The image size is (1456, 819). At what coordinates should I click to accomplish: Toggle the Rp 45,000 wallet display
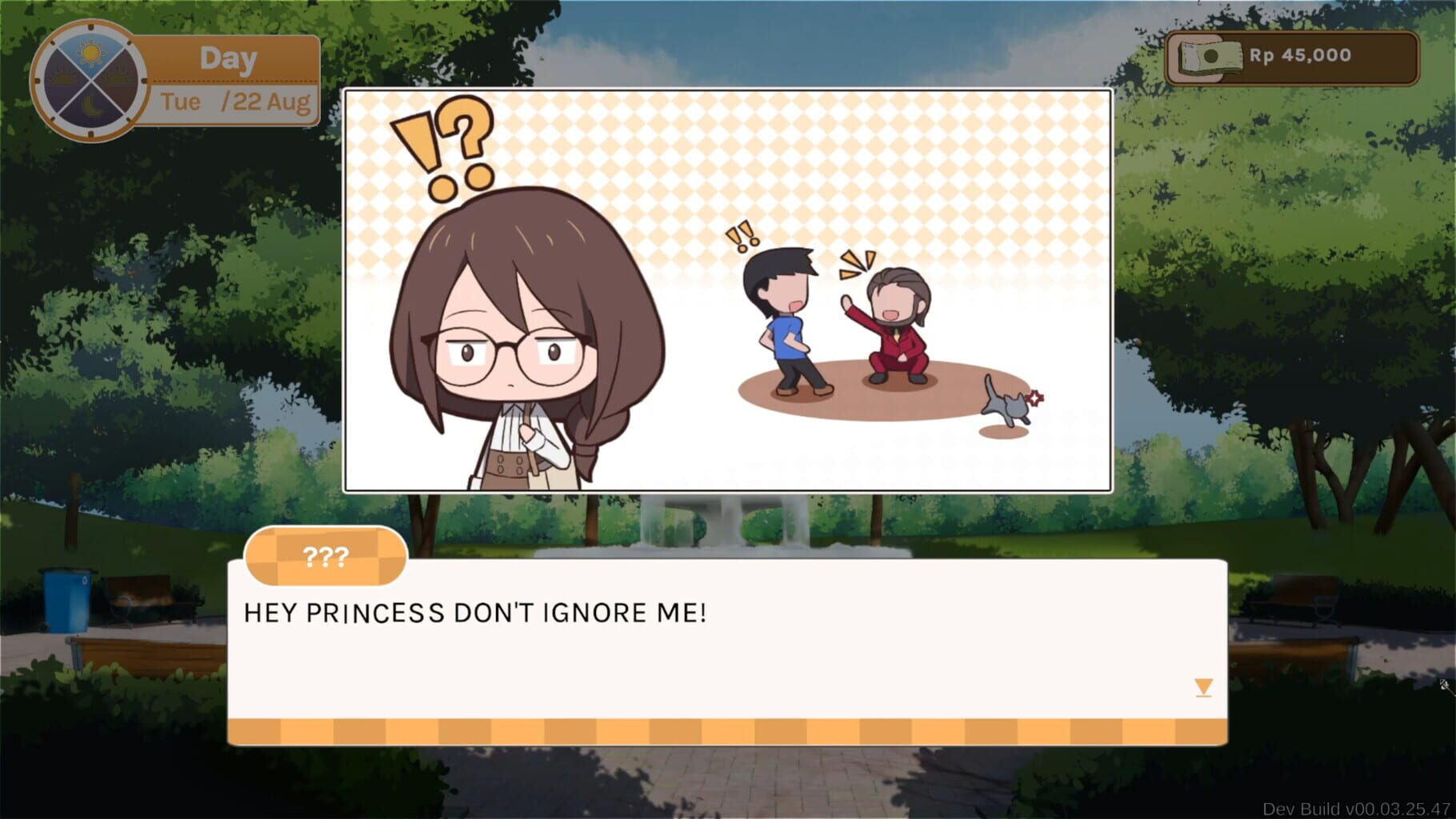[1294, 56]
